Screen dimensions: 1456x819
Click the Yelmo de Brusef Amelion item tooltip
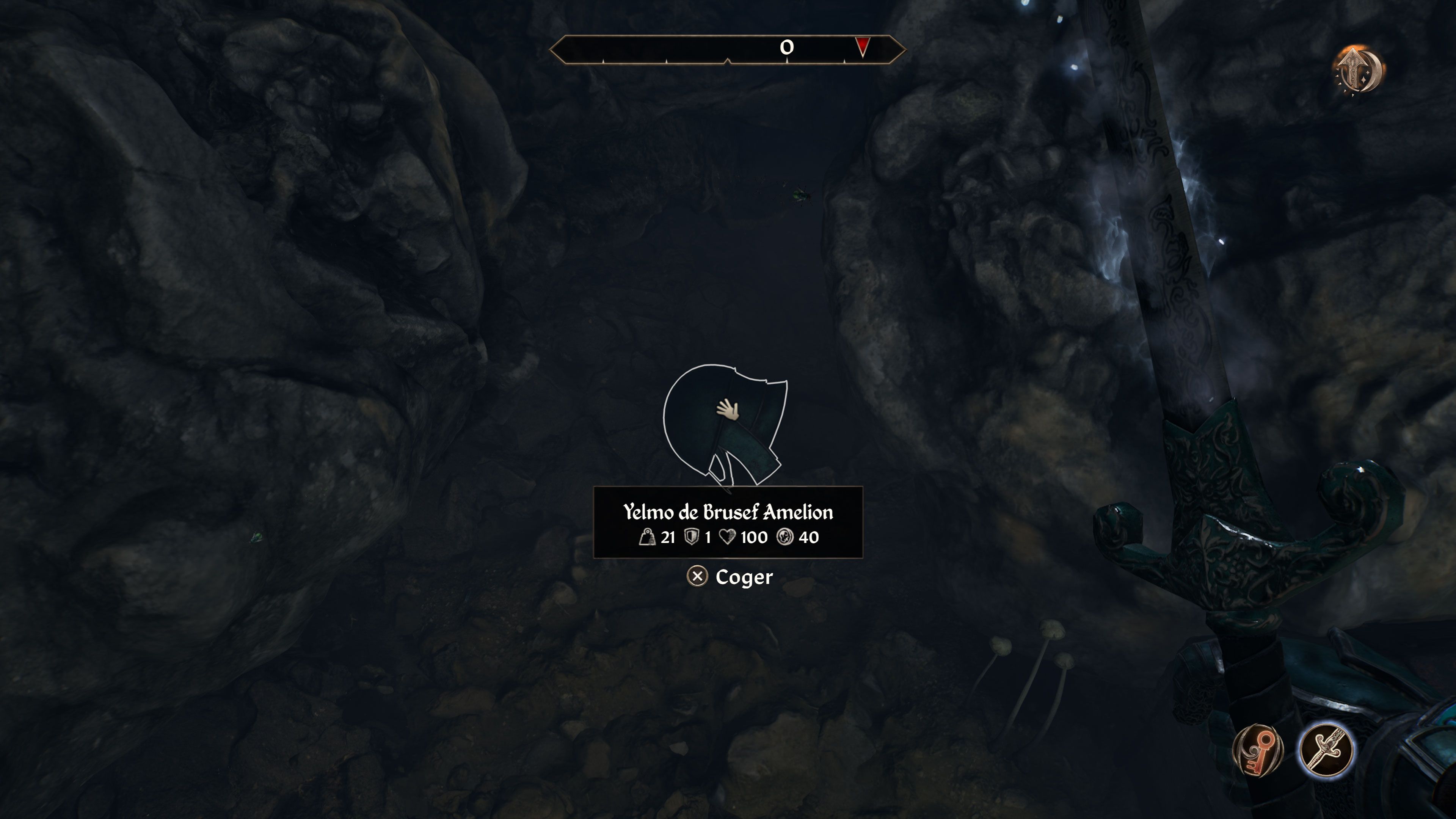[728, 522]
